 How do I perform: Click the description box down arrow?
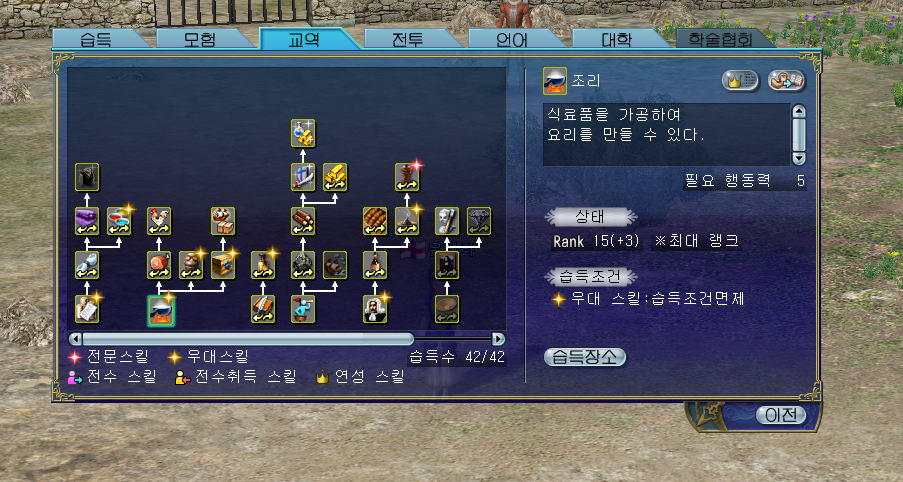(798, 157)
